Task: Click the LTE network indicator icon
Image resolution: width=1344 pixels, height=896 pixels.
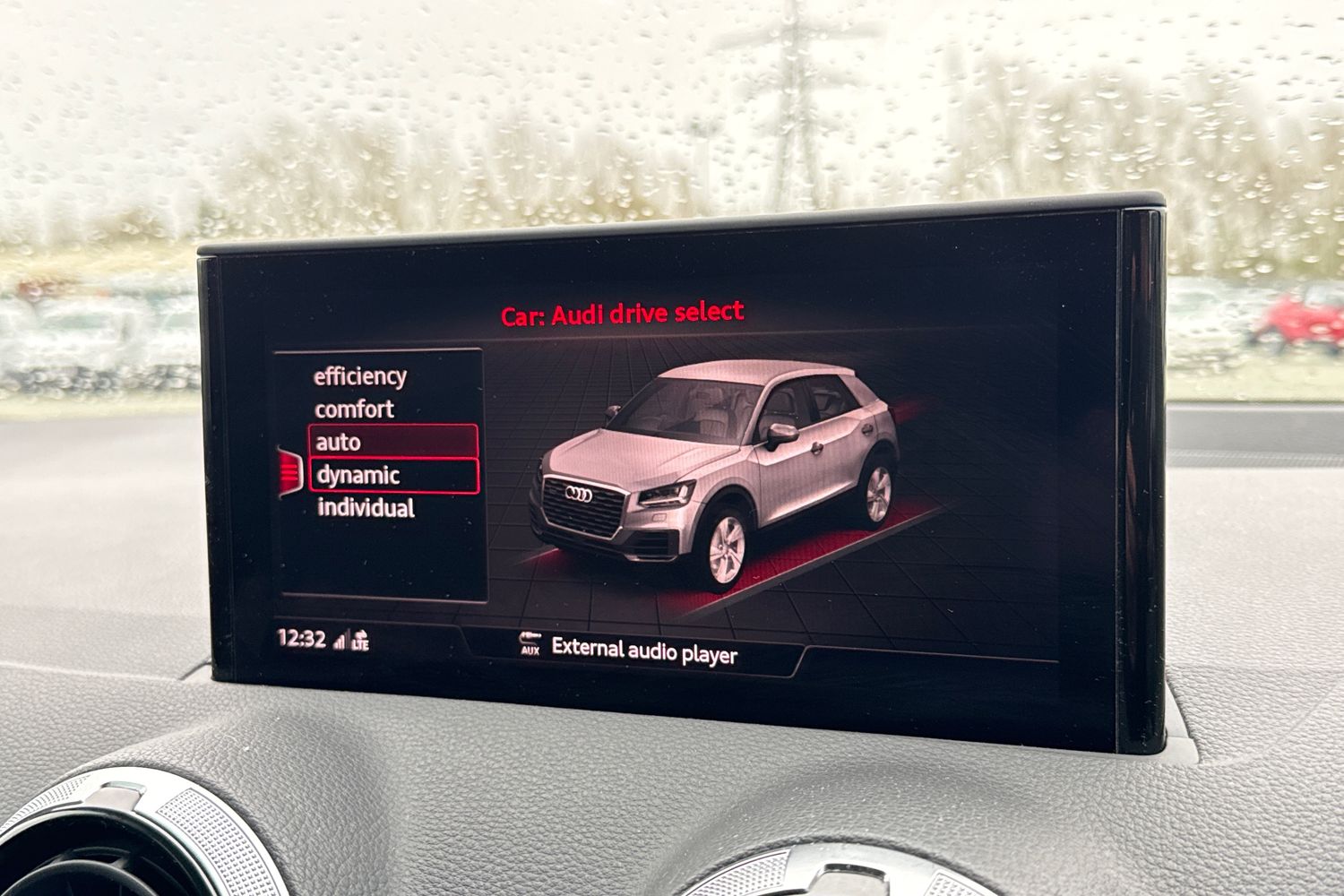Action: click(362, 642)
